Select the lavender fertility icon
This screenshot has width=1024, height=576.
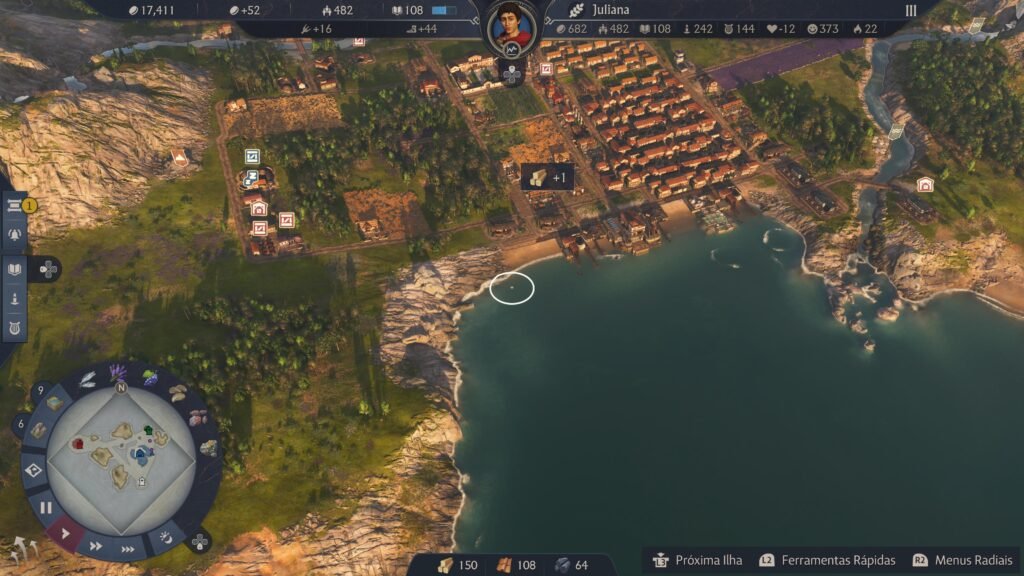tap(118, 373)
